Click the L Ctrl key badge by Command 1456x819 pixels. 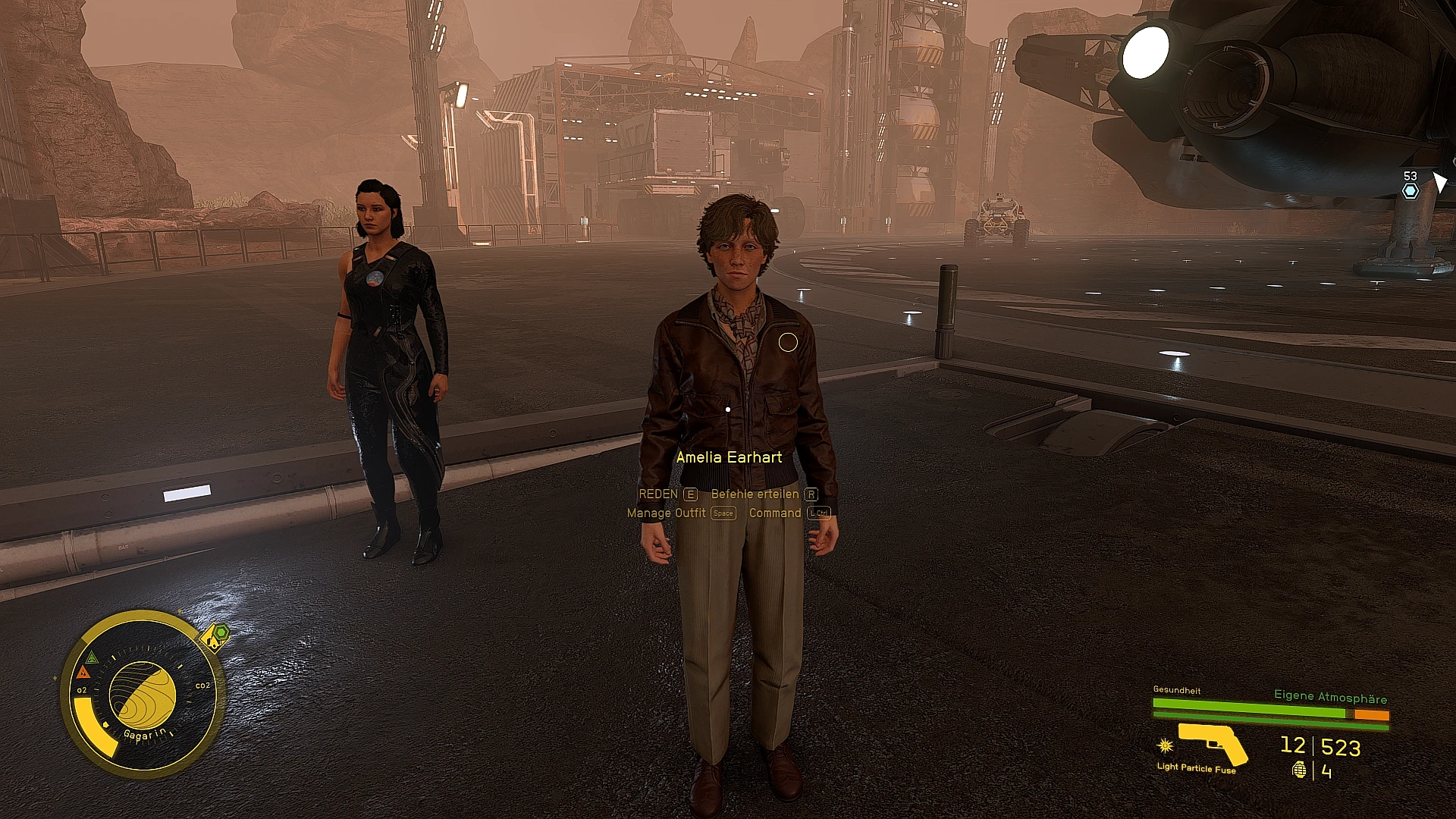pos(818,513)
